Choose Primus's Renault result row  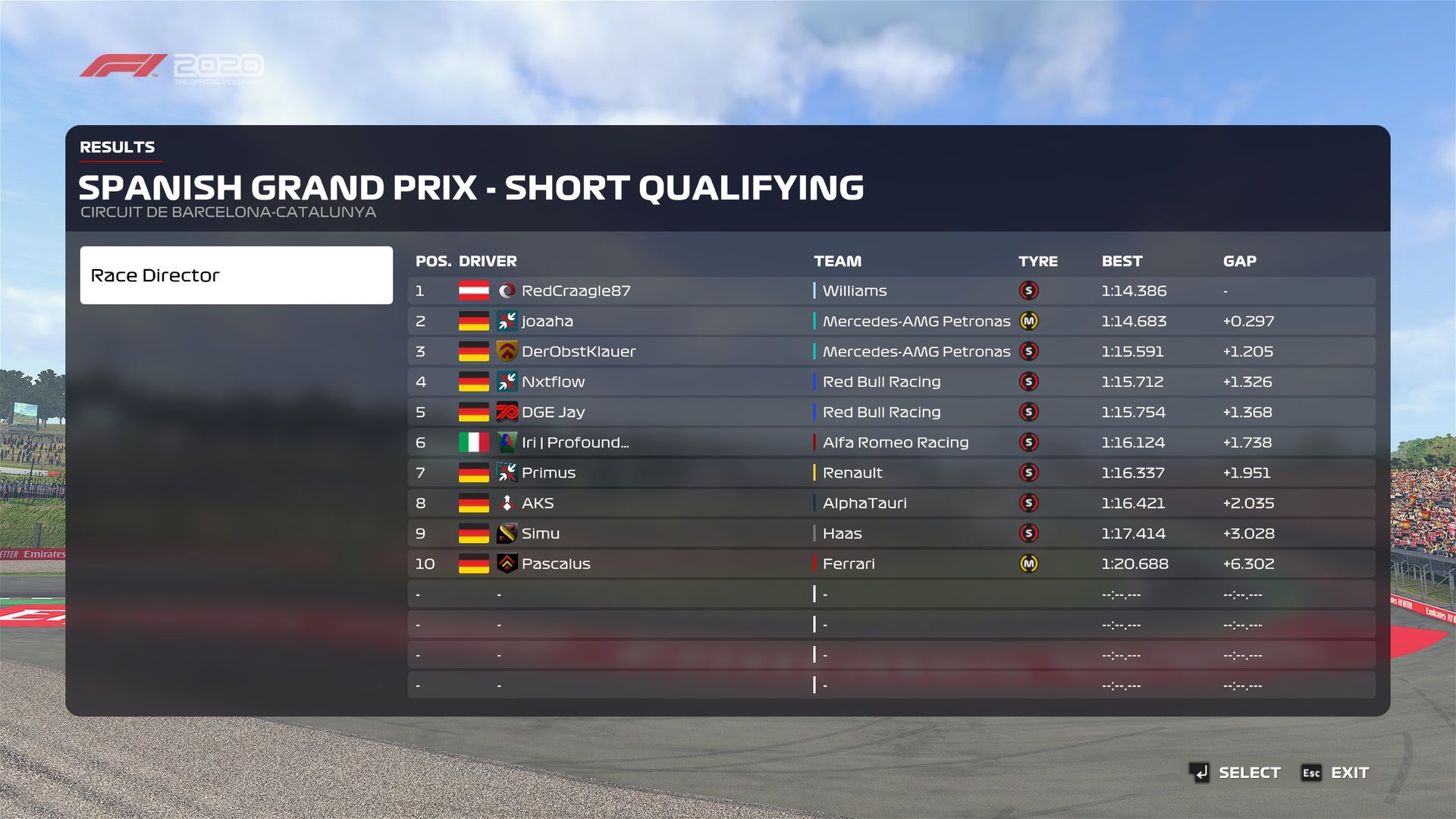pyautogui.click(x=891, y=473)
